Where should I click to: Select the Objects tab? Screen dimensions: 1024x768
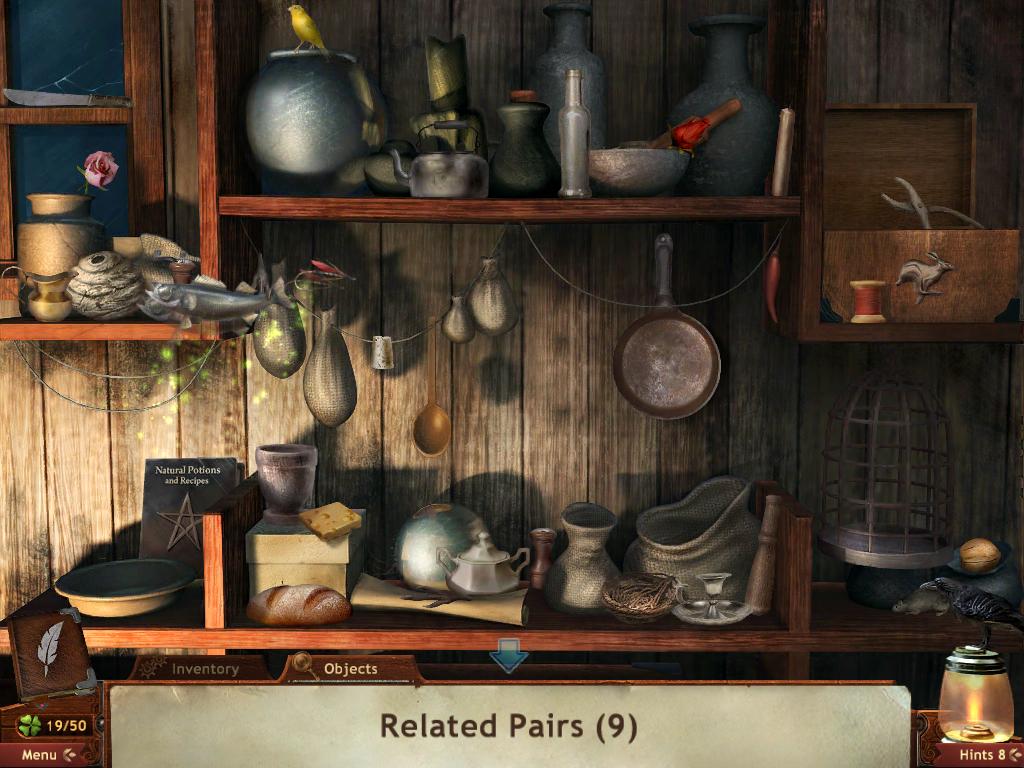[349, 669]
